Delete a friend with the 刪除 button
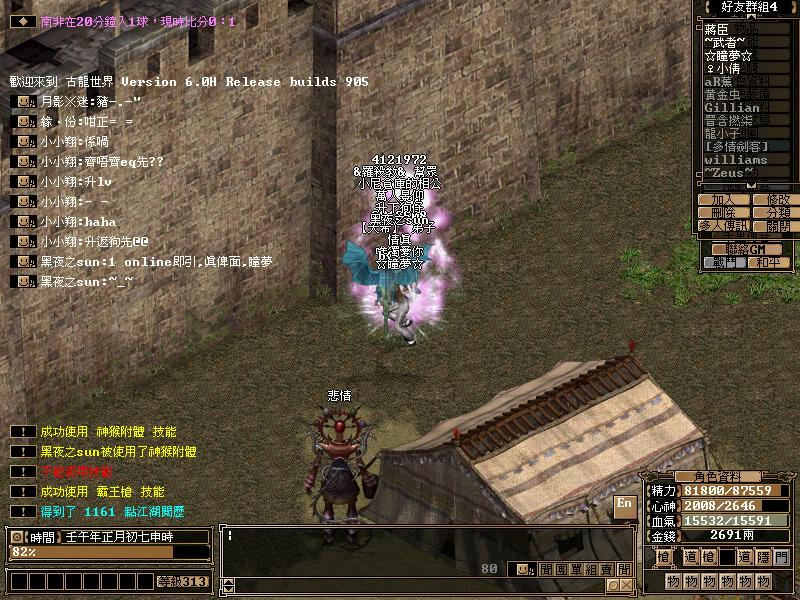This screenshot has height=600, width=800. pos(723,213)
